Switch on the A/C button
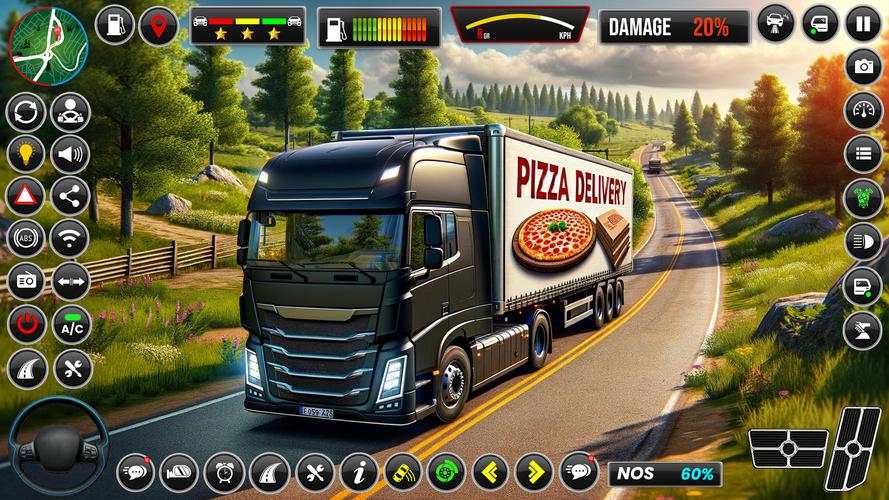889x500 pixels. tap(71, 325)
